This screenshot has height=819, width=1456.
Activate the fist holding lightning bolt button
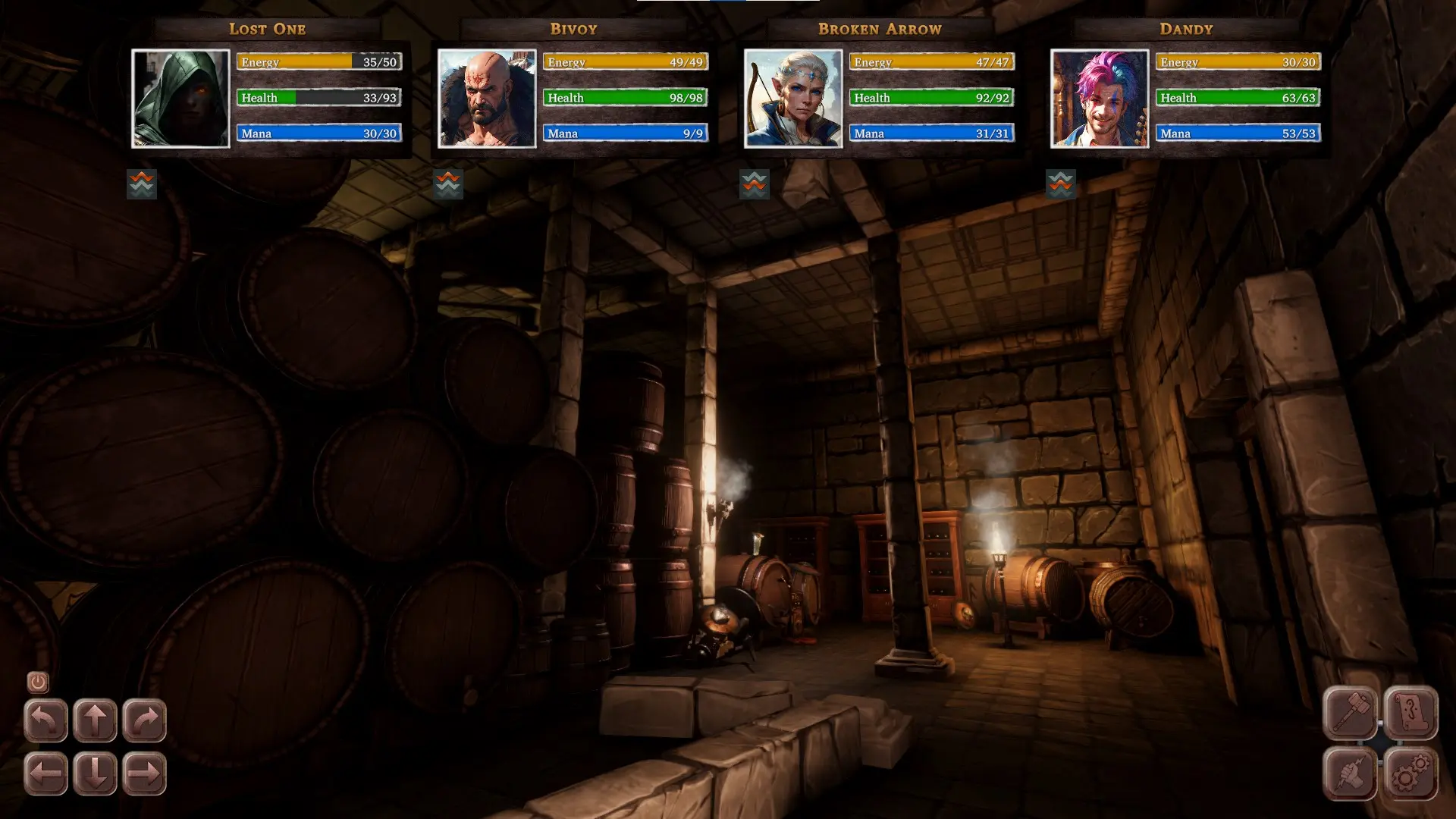pyautogui.click(x=1351, y=773)
